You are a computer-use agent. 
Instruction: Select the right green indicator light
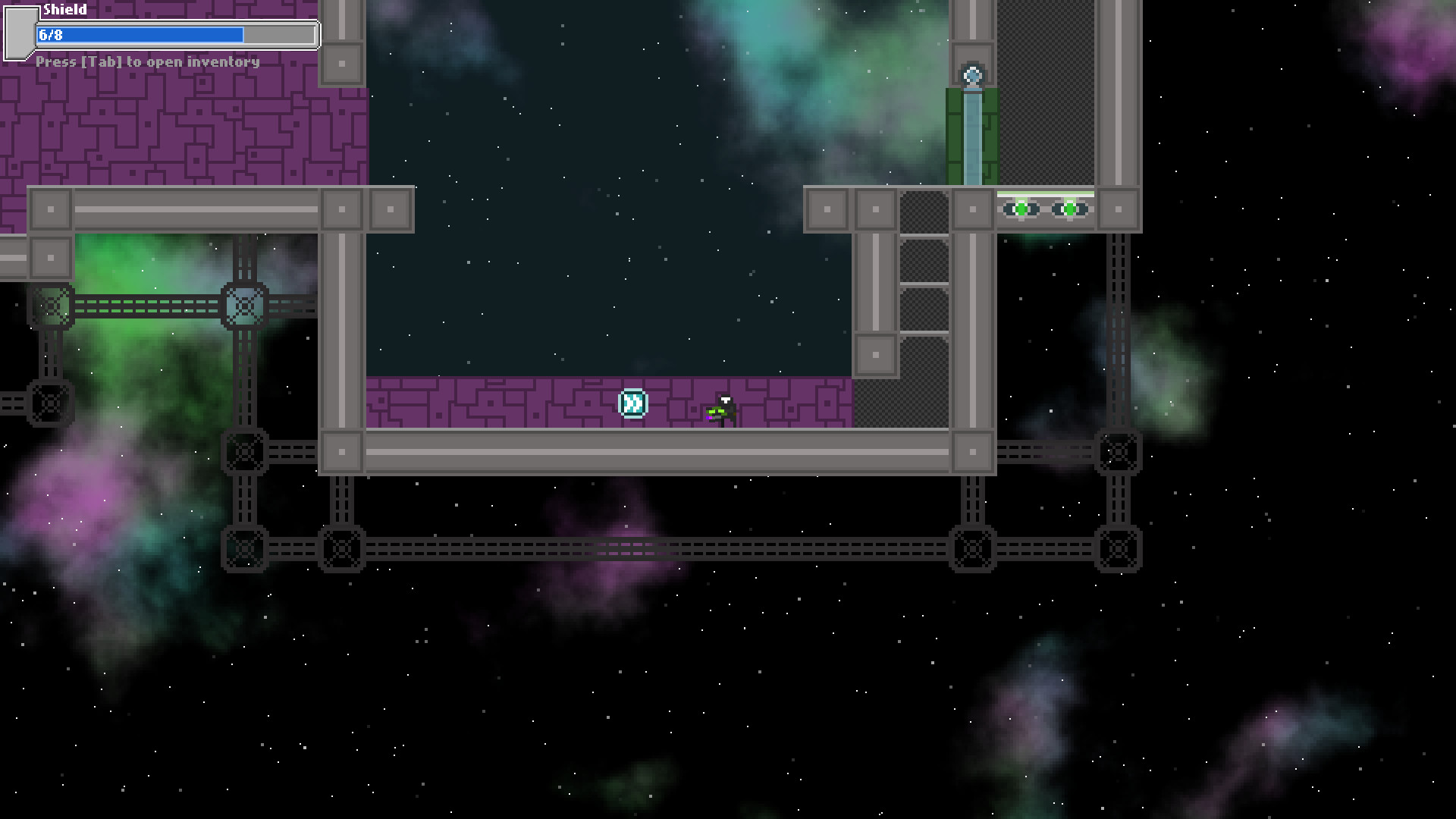tap(1069, 209)
